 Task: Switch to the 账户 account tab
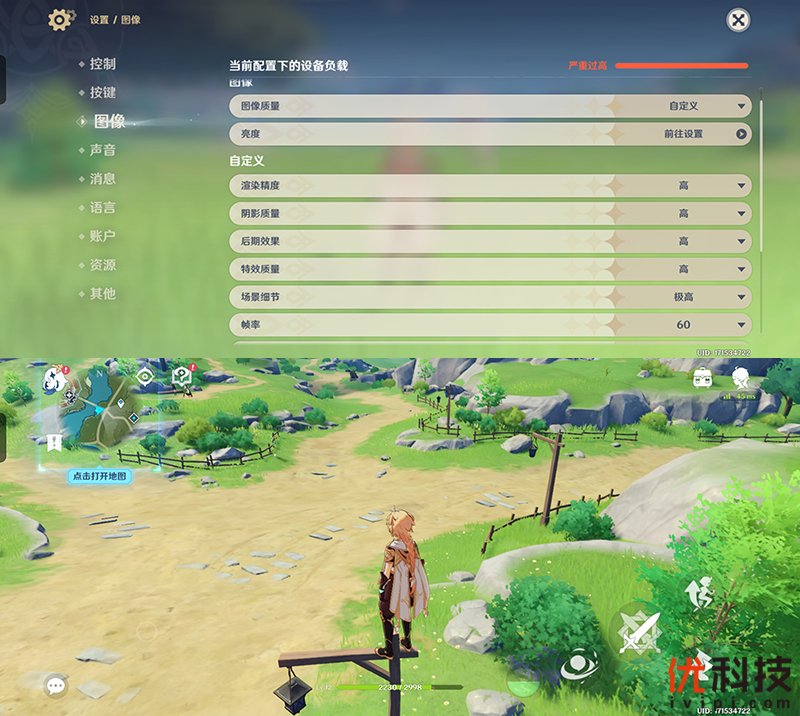[102, 237]
